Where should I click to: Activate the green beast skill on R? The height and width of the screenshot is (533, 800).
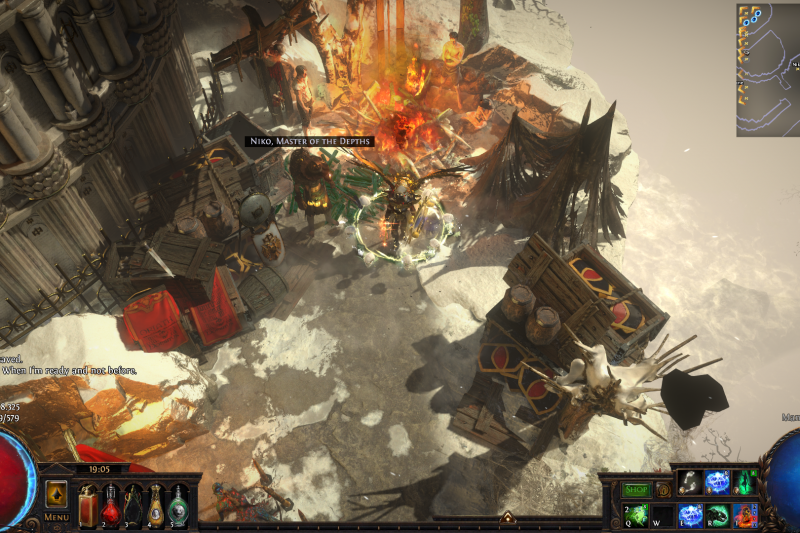coord(717,515)
